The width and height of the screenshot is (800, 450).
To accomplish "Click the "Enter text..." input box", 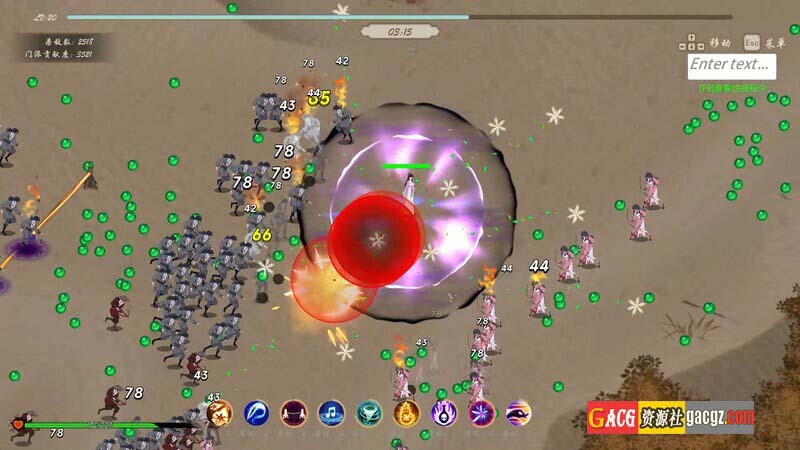I will coord(732,65).
